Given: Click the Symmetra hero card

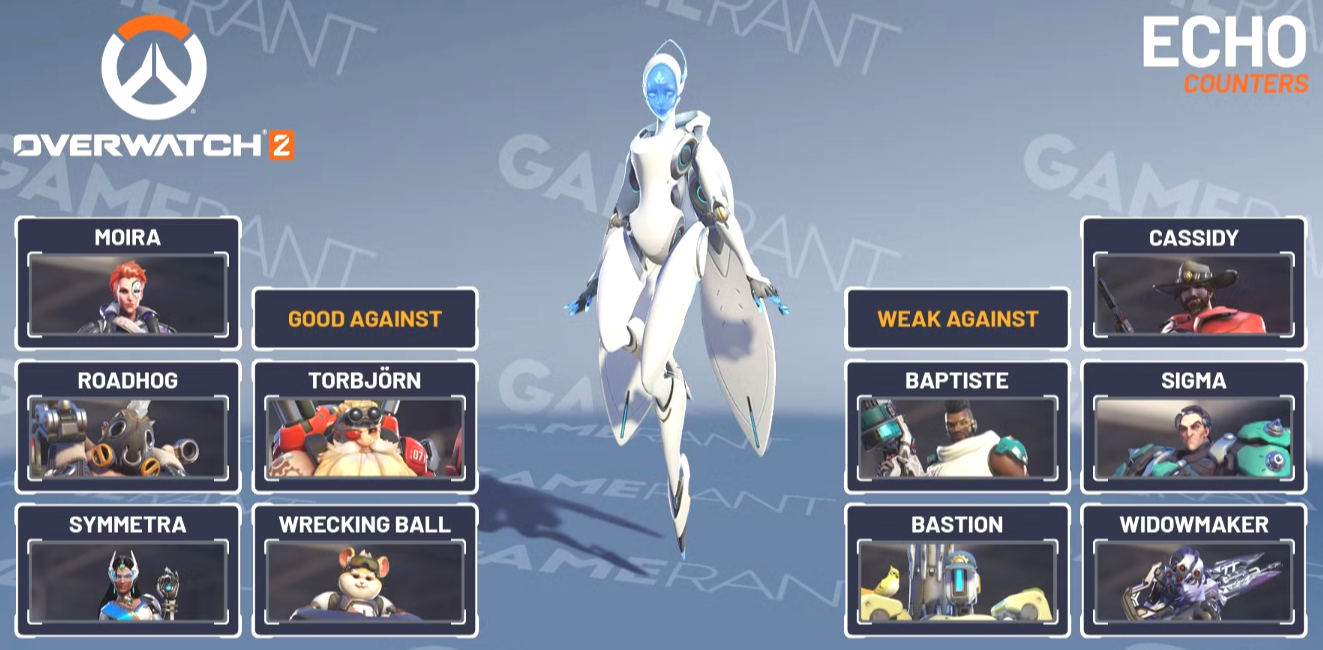Looking at the screenshot, I should point(128,571).
